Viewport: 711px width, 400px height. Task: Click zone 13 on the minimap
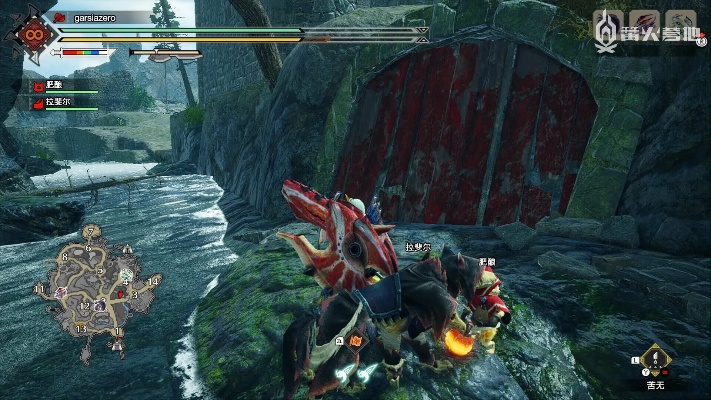tap(80, 327)
